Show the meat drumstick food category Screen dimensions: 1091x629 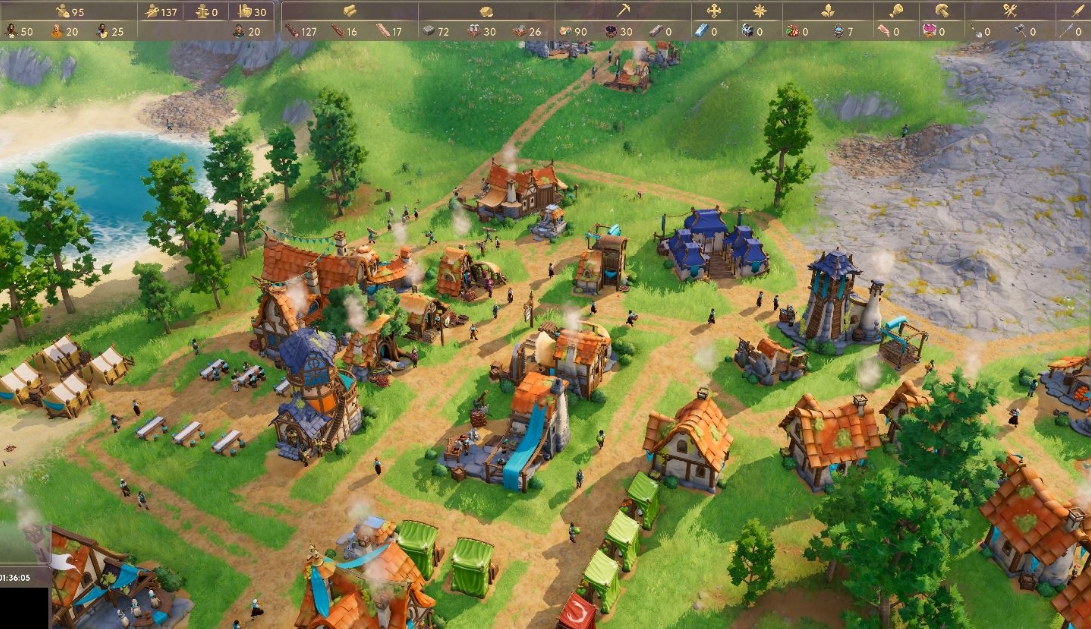895,11
